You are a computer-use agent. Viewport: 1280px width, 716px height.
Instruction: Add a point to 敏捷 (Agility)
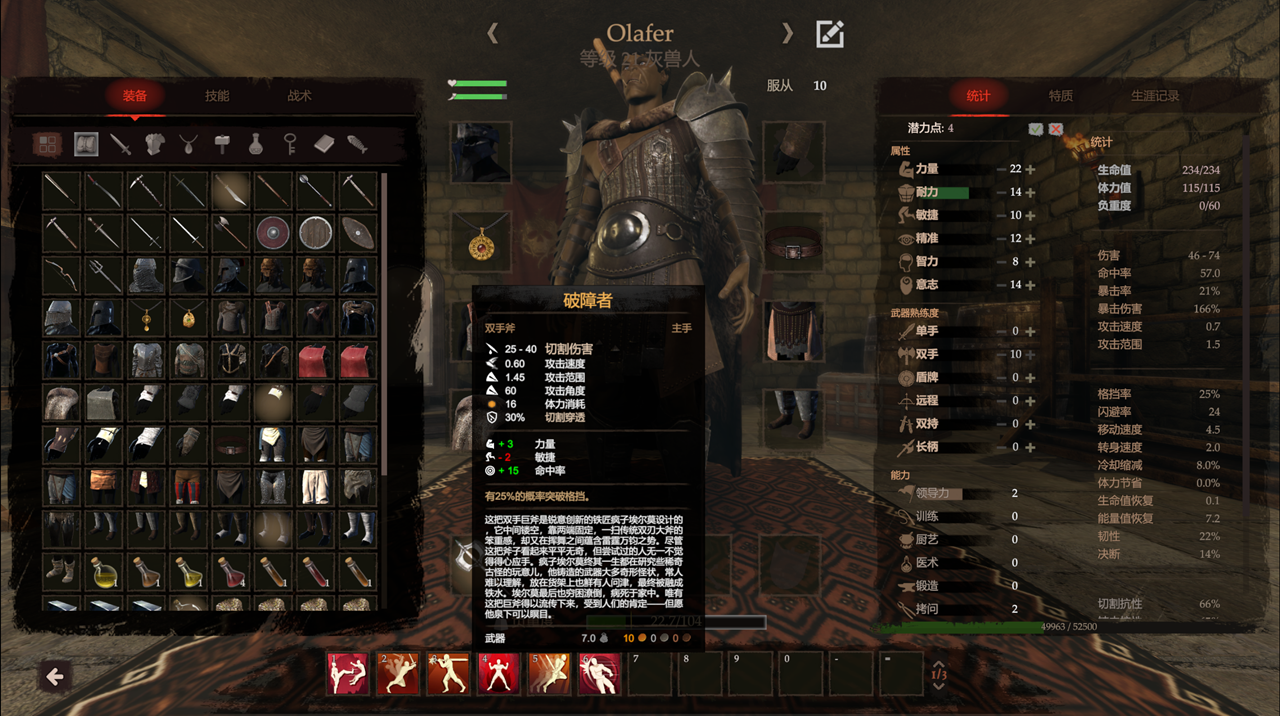[1030, 215]
